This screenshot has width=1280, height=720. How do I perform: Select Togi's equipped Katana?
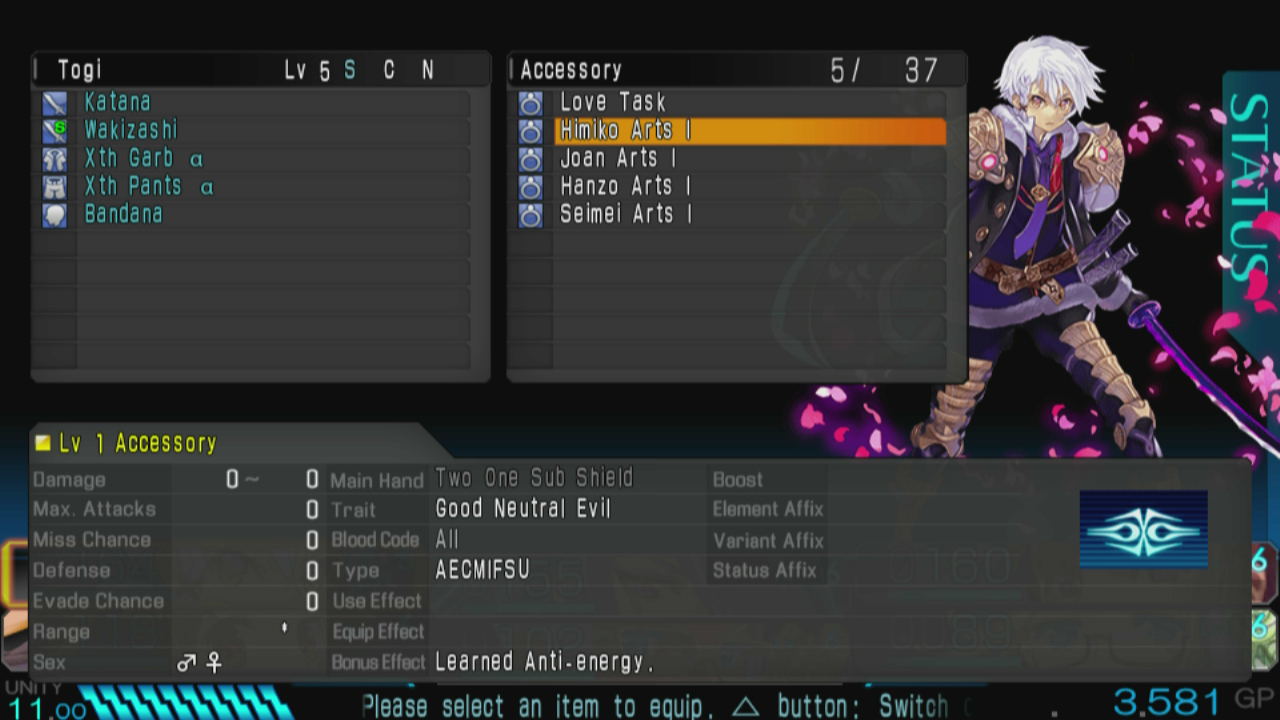coord(118,102)
